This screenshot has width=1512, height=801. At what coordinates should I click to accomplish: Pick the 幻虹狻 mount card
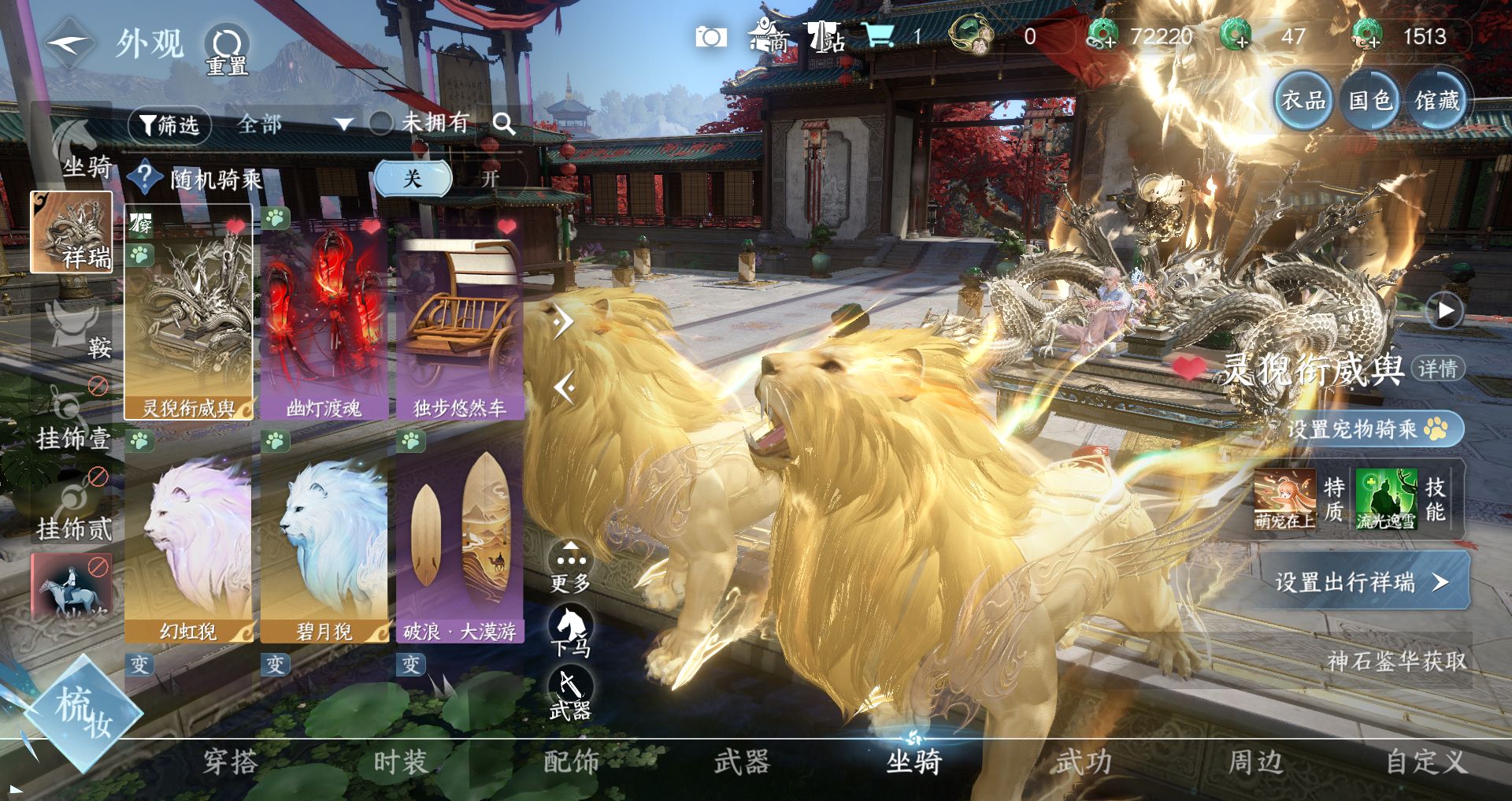pyautogui.click(x=188, y=543)
